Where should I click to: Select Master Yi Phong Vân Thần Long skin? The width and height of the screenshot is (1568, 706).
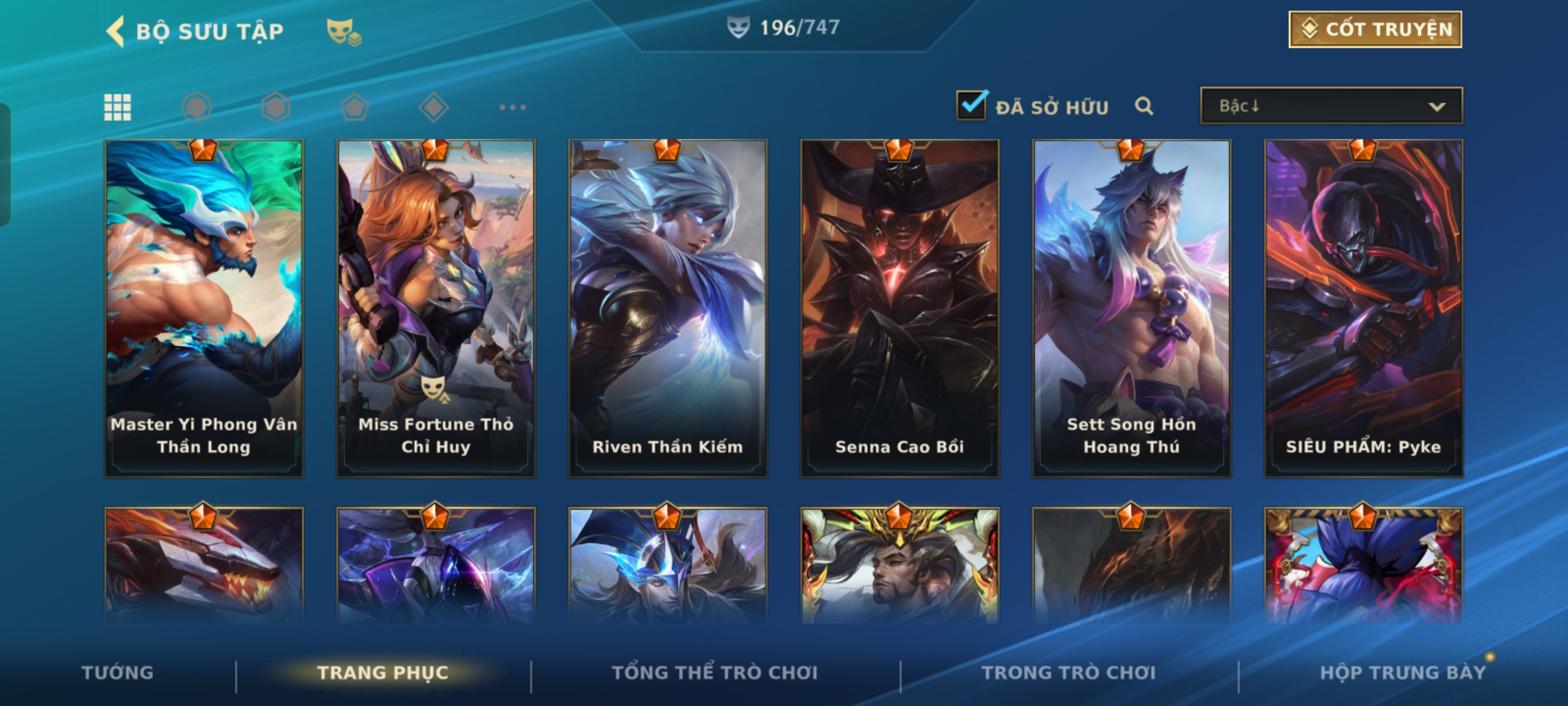[204, 307]
